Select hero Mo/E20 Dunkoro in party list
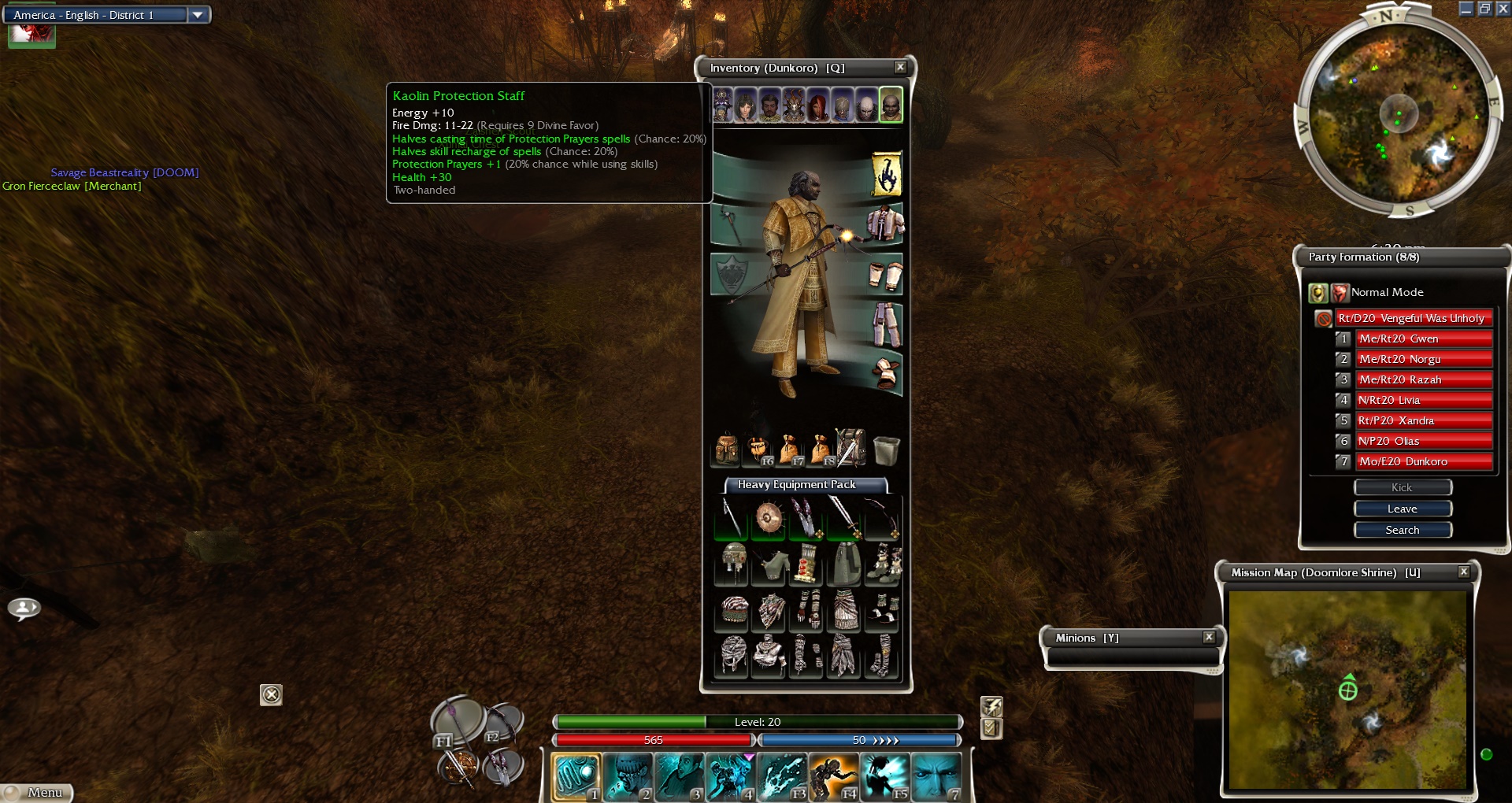 [x=1423, y=462]
